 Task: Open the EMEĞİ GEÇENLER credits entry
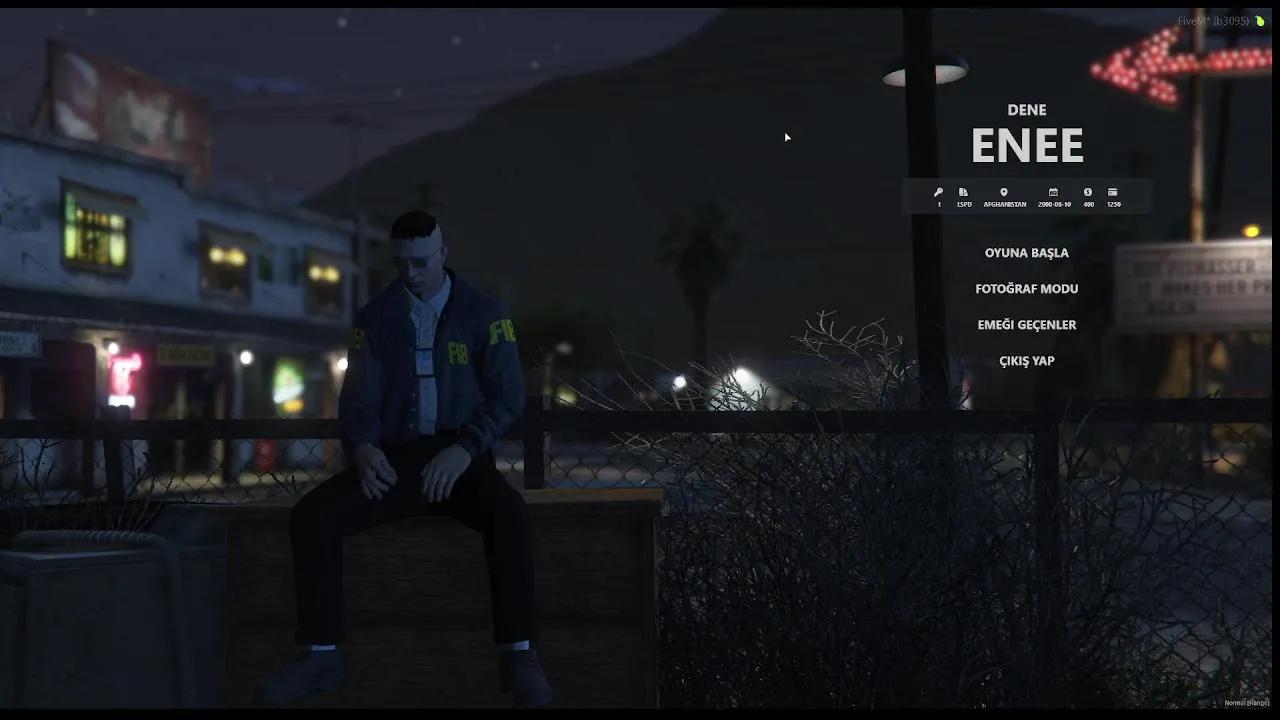pyautogui.click(x=1027, y=324)
